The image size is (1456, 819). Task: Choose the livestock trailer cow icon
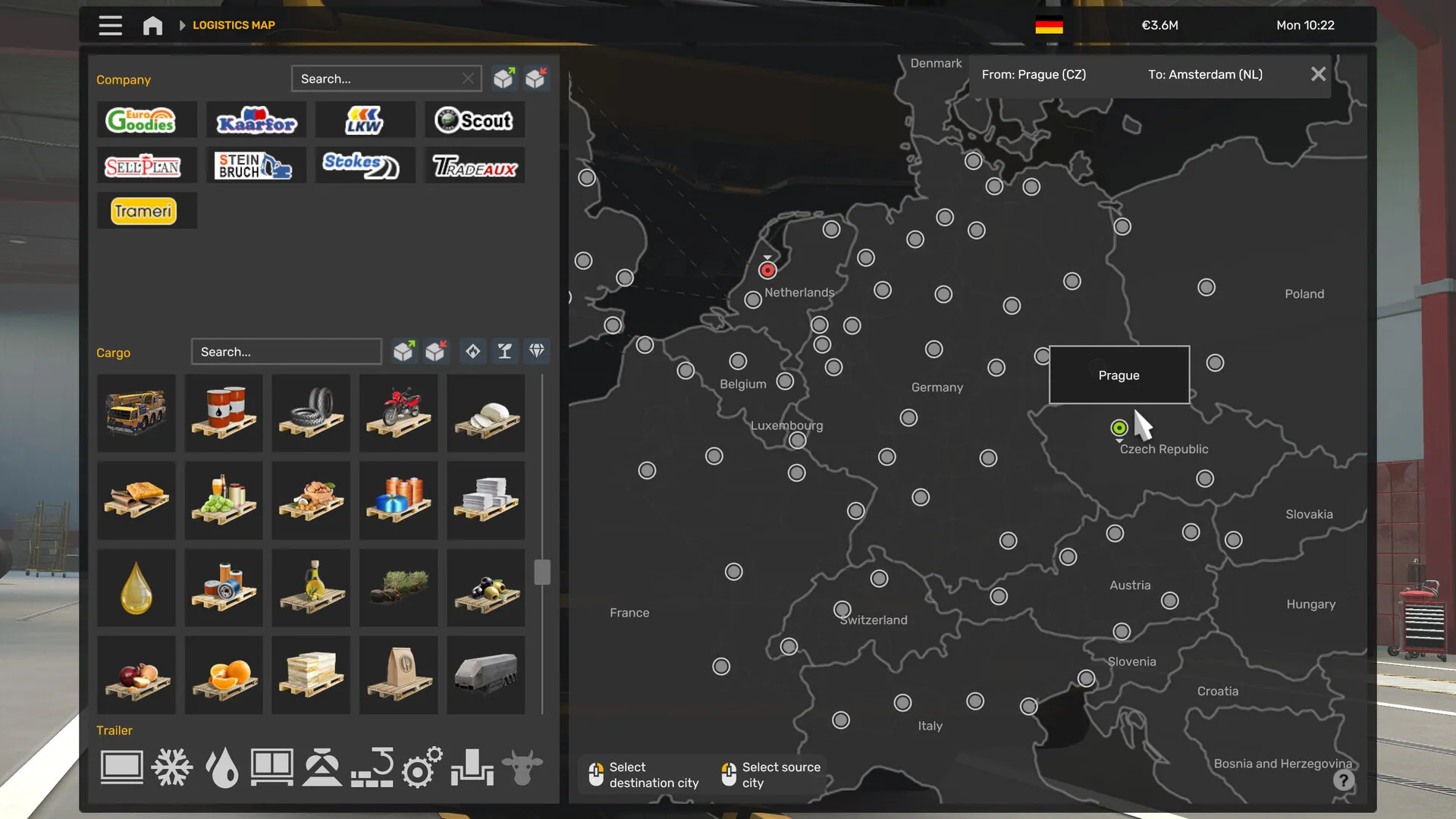coord(523,767)
